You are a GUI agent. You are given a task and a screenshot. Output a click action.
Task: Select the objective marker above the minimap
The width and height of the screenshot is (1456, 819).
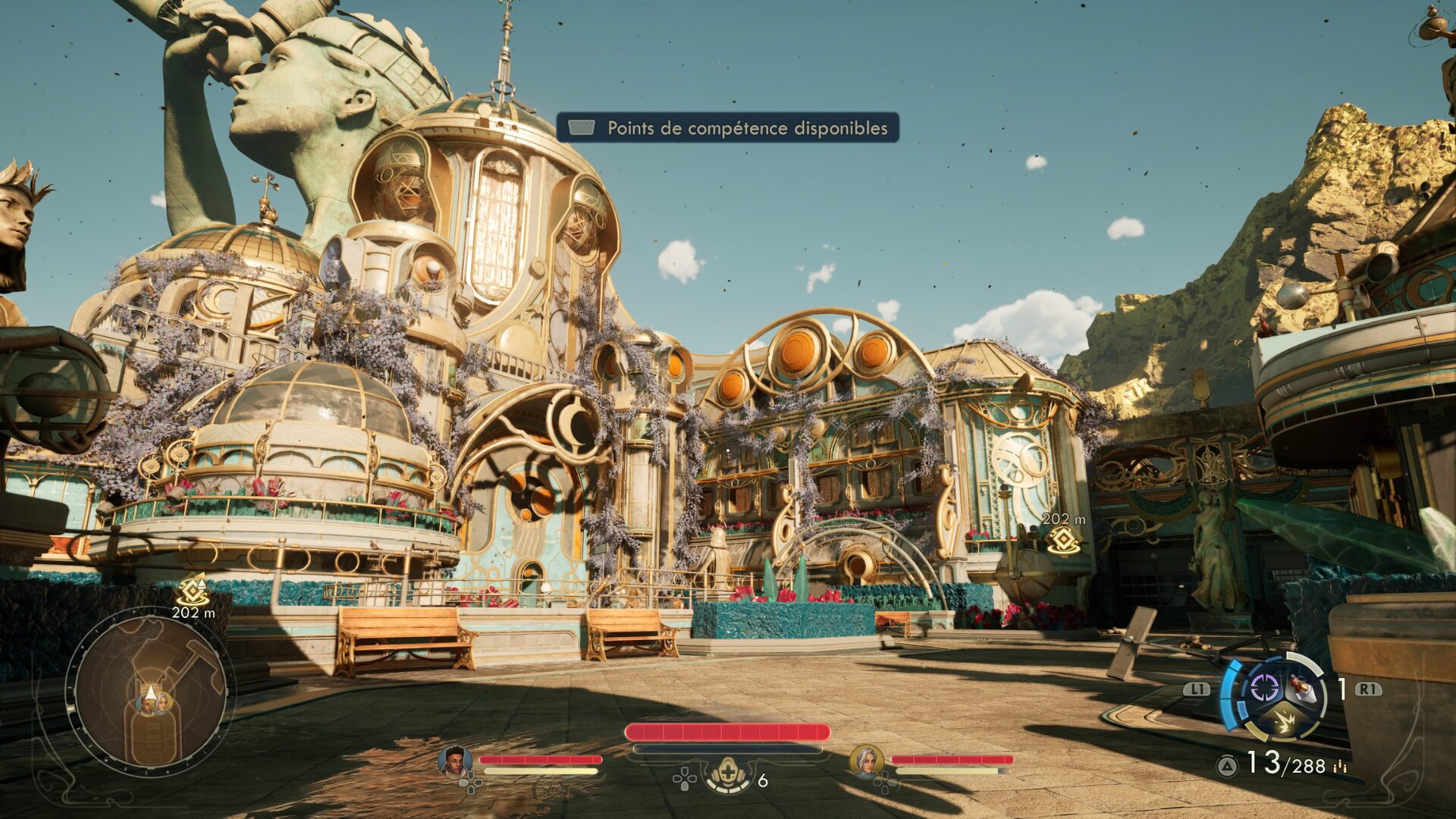coord(193,591)
